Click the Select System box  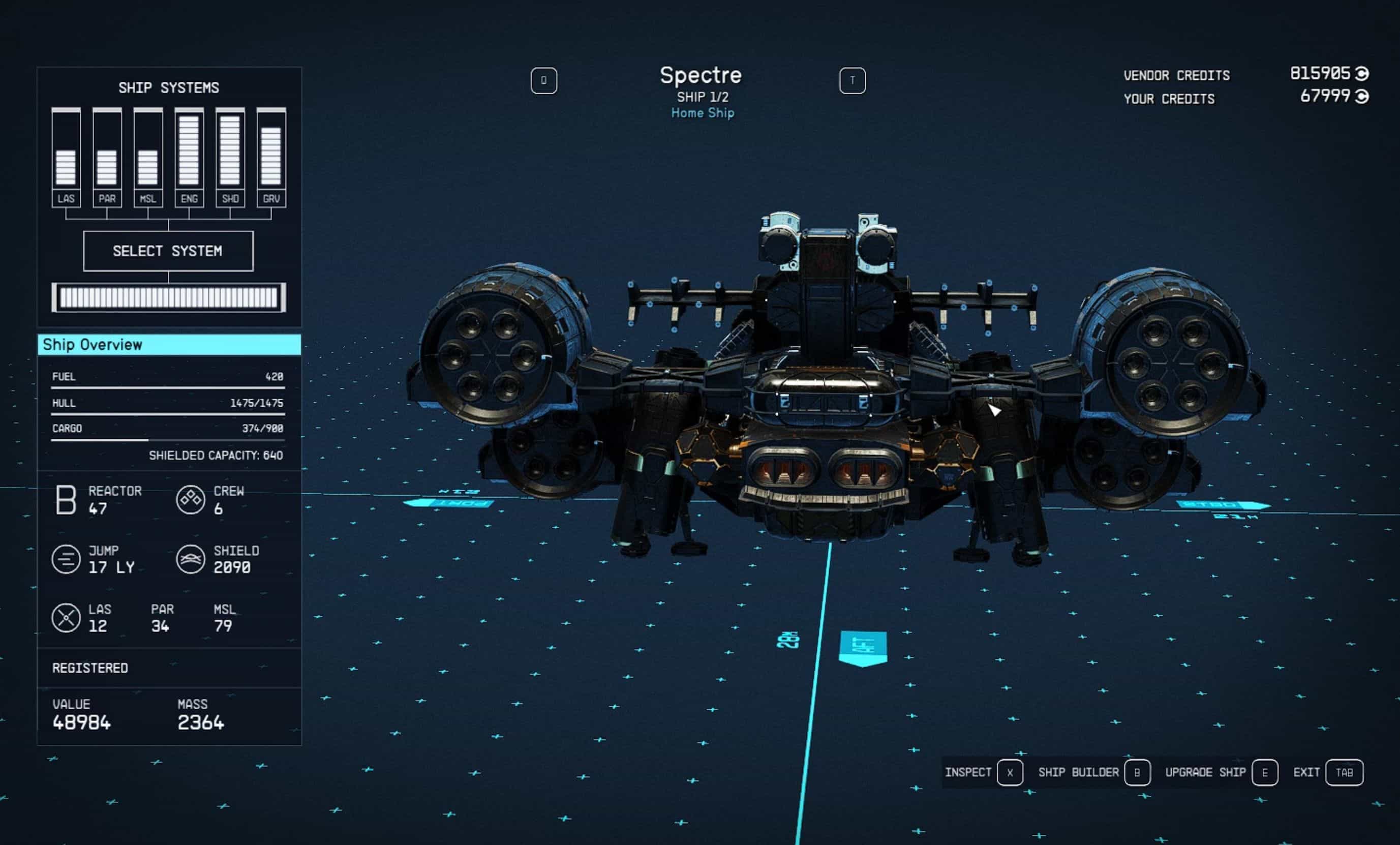168,251
